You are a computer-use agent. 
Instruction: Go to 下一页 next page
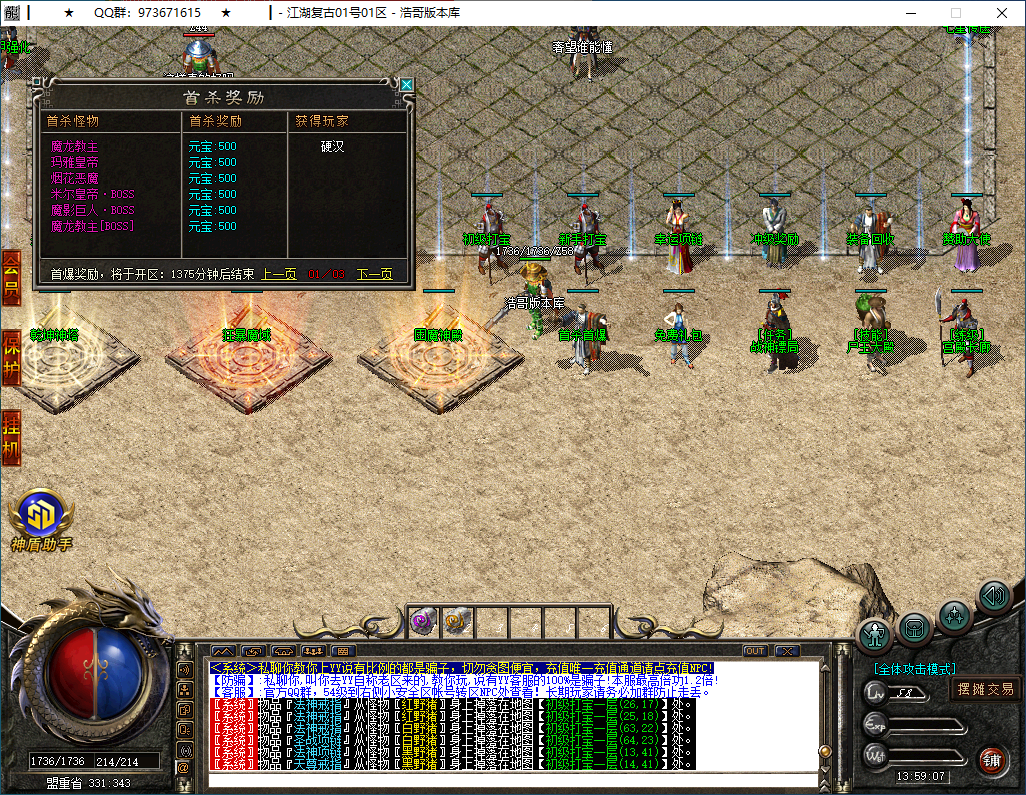pyautogui.click(x=374, y=274)
